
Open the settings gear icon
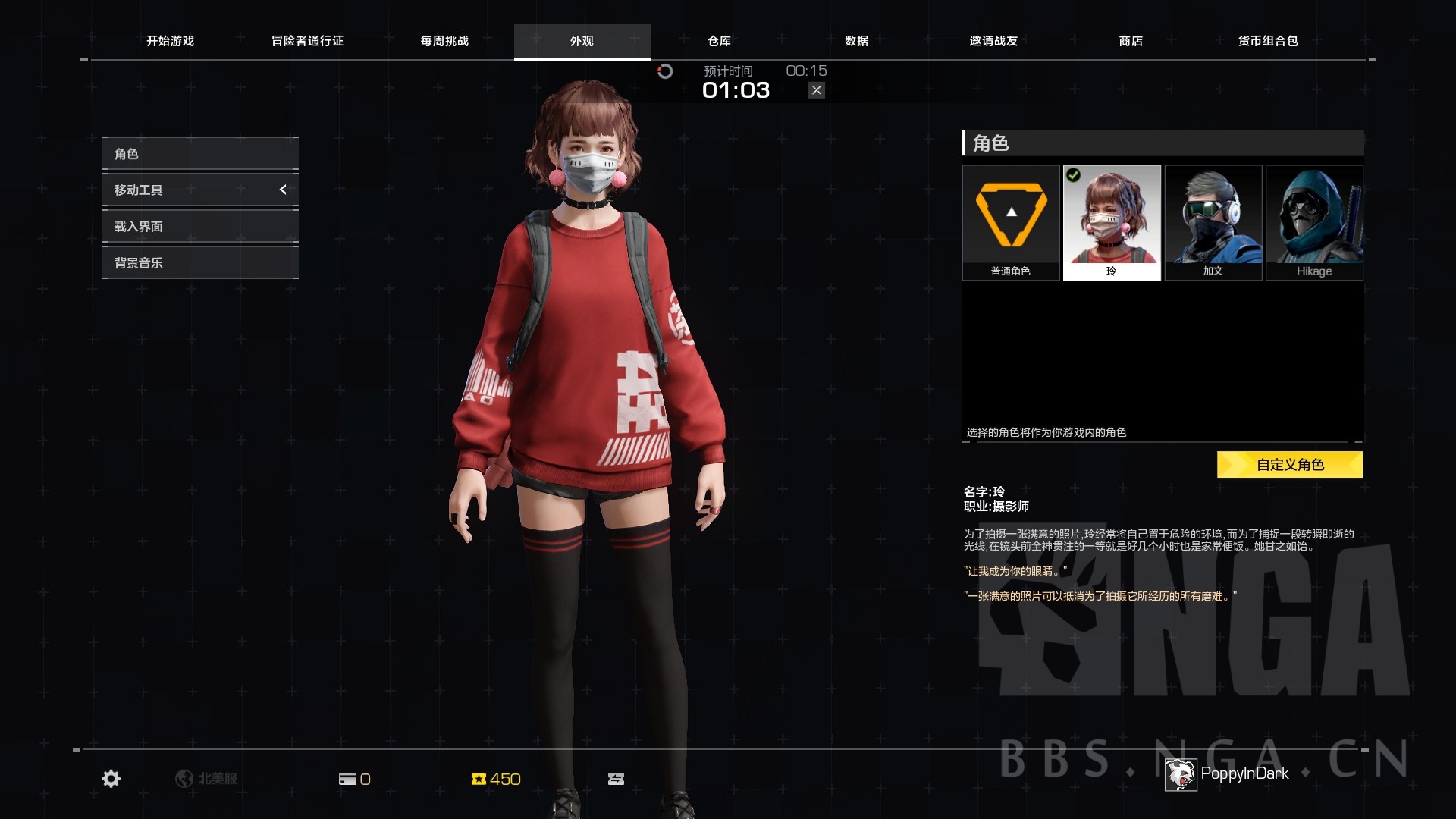111,779
